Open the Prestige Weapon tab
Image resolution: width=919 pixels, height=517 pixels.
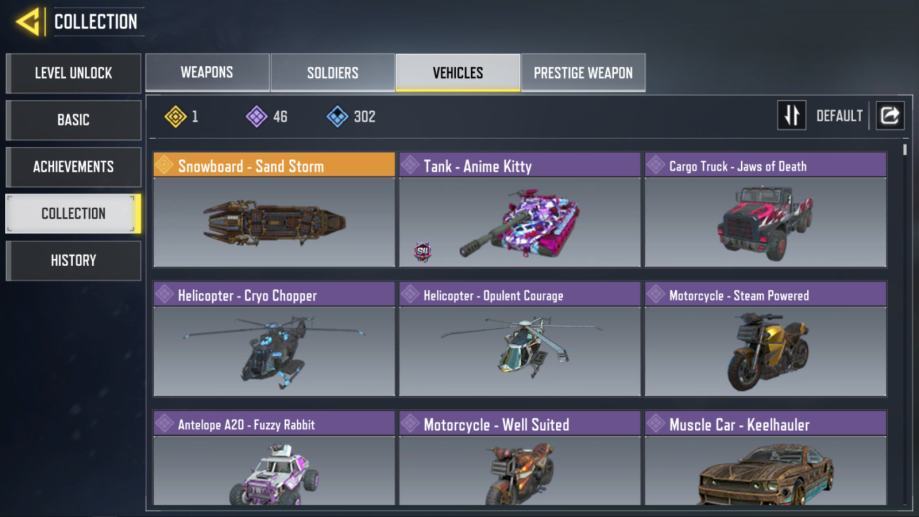tap(583, 73)
